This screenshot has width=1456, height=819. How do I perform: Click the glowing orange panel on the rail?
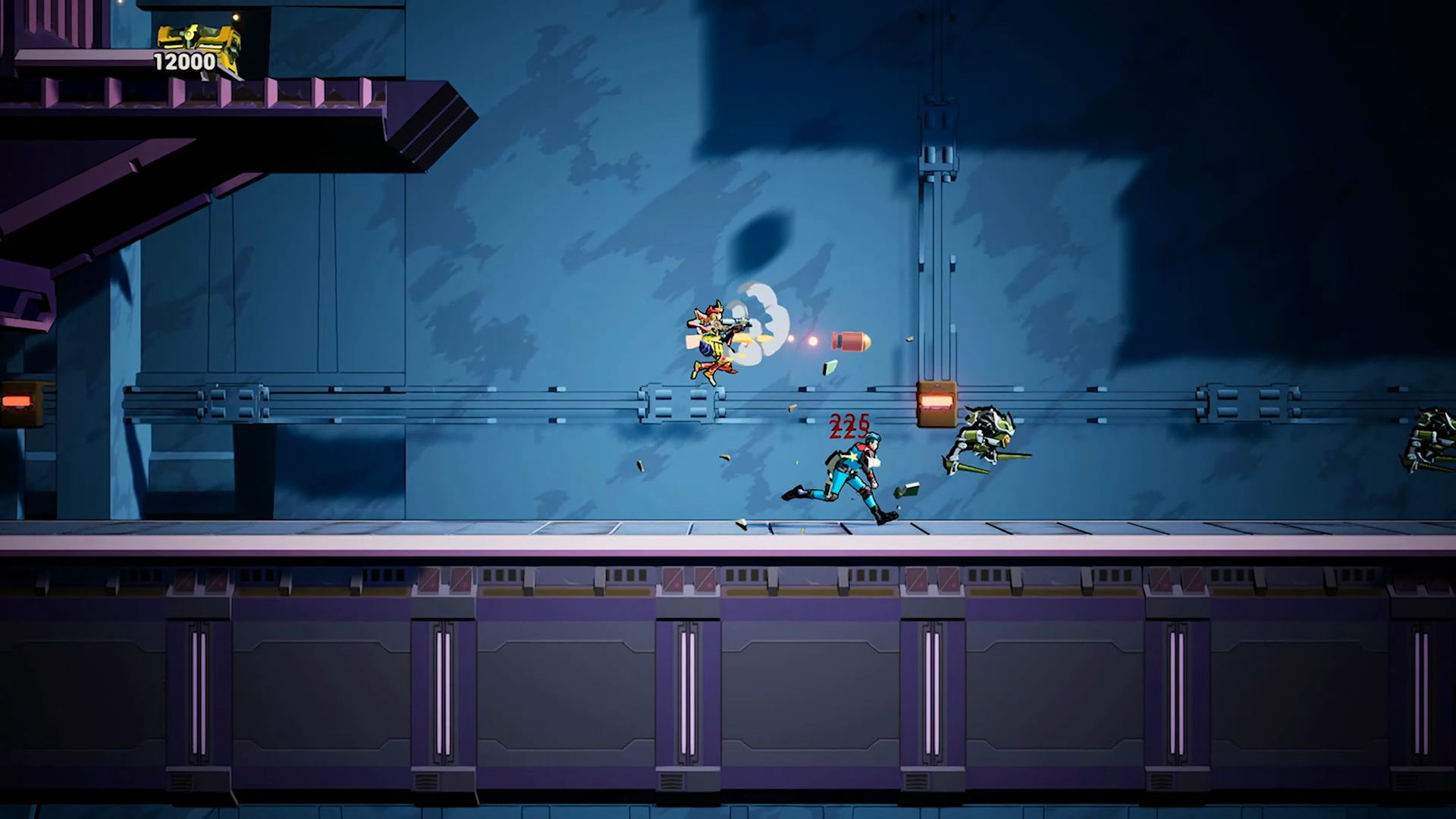coord(937,400)
